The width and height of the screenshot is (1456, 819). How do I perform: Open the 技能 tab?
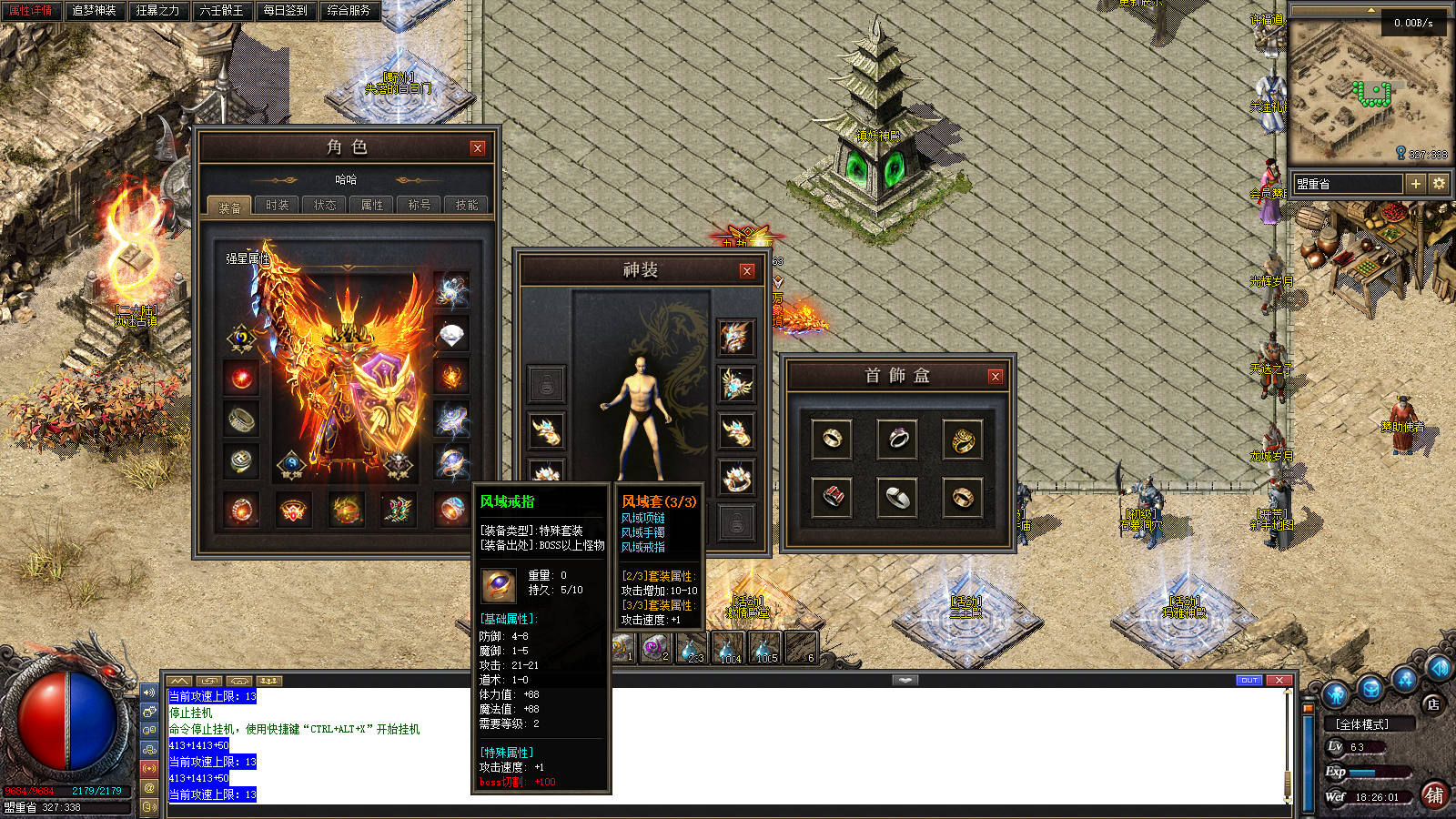pos(467,206)
